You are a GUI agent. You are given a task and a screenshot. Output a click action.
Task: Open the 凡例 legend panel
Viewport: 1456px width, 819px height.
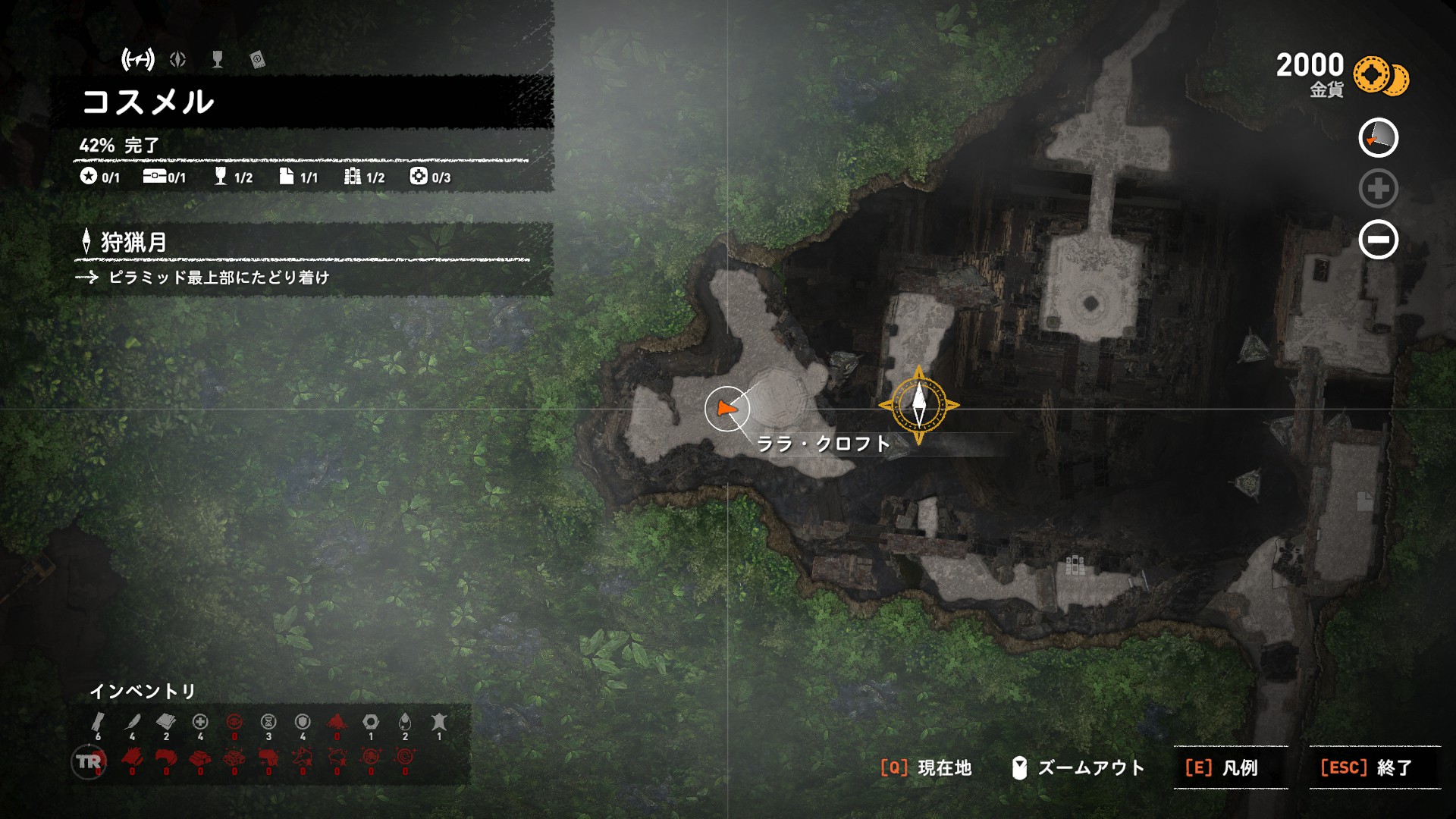[1222, 767]
